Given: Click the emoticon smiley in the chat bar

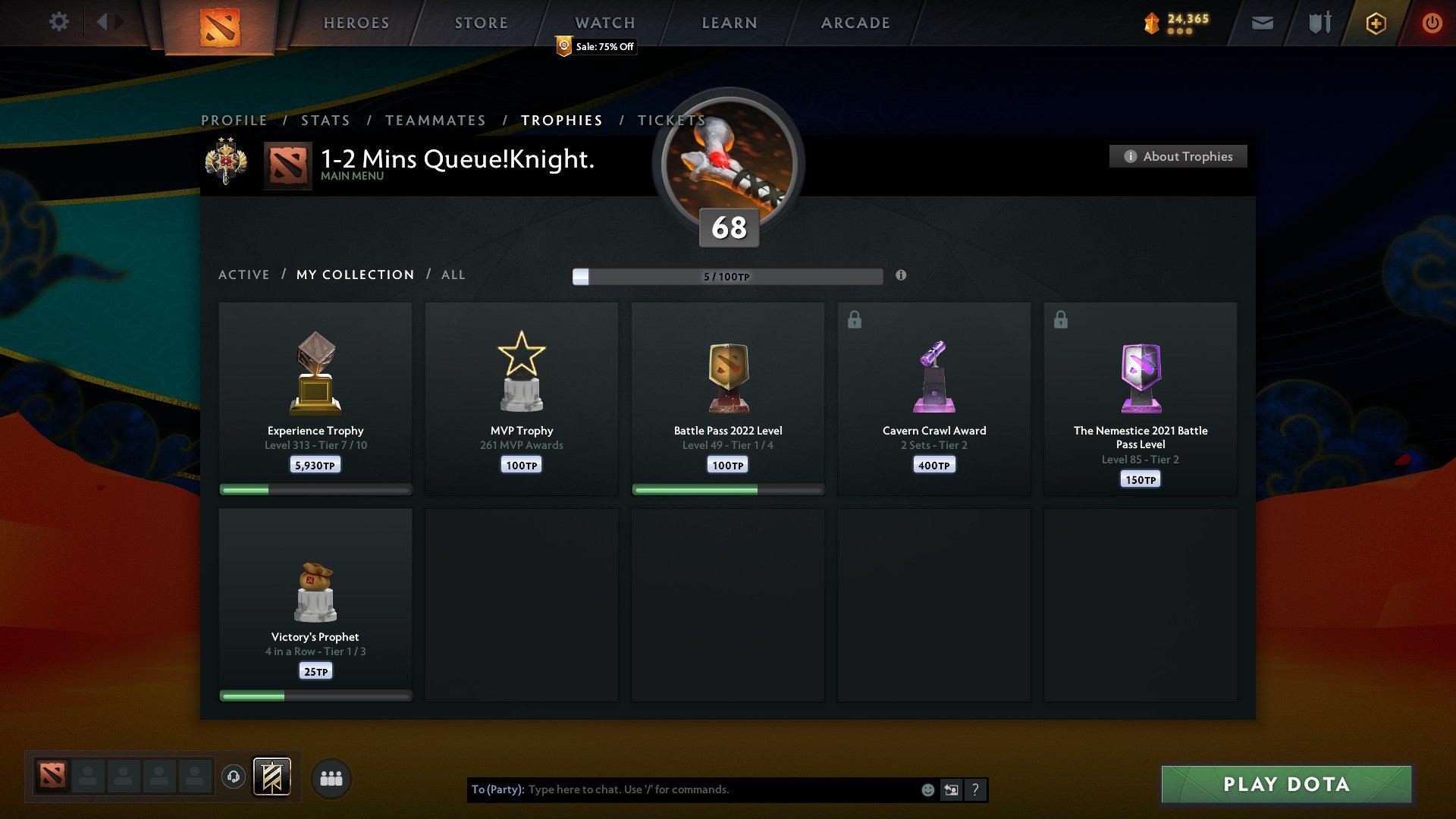Looking at the screenshot, I should [927, 789].
